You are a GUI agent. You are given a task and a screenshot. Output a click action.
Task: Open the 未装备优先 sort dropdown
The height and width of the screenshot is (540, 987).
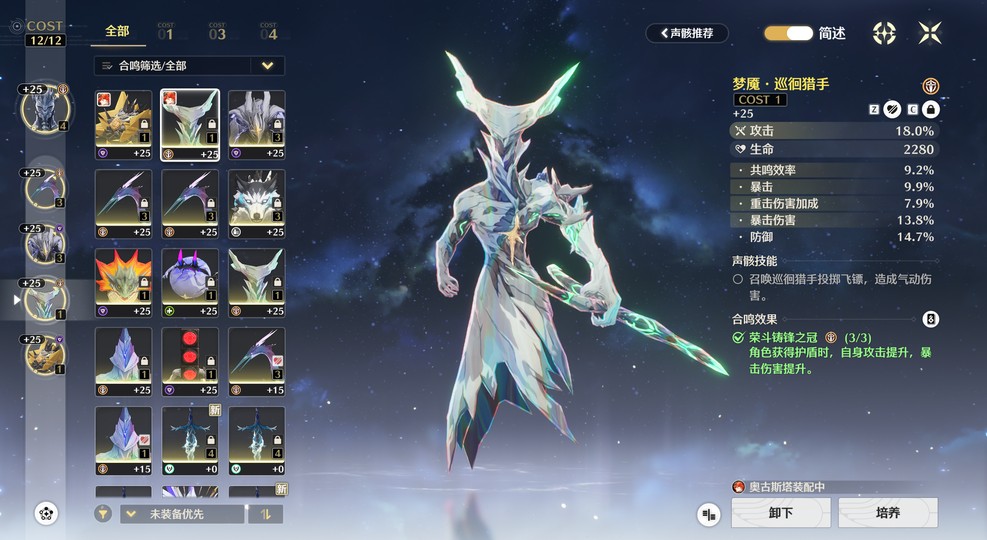tap(181, 514)
